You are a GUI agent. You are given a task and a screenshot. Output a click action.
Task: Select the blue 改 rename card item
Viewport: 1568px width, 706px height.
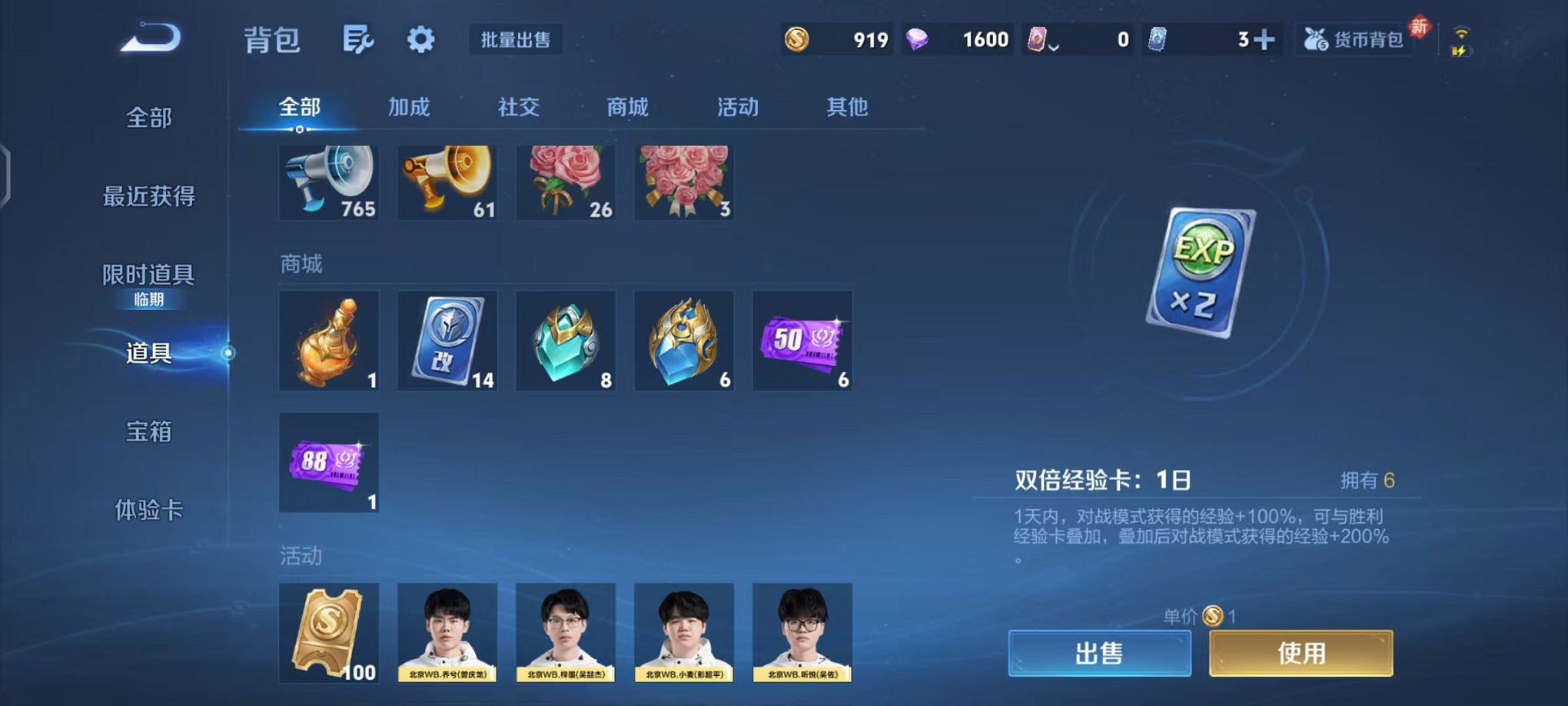pyautogui.click(x=447, y=341)
